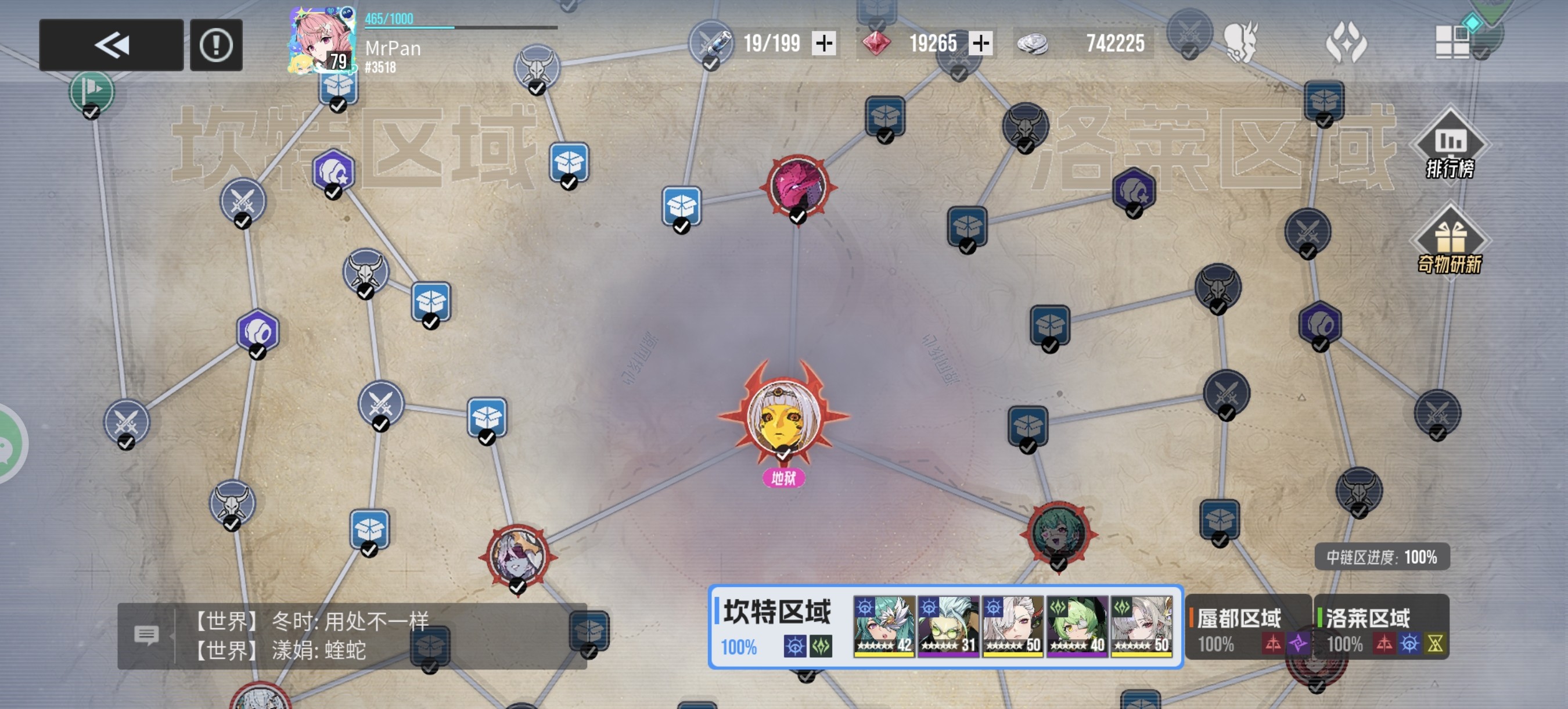Select the green flag start node
The width and height of the screenshot is (1568, 709).
click(x=91, y=91)
